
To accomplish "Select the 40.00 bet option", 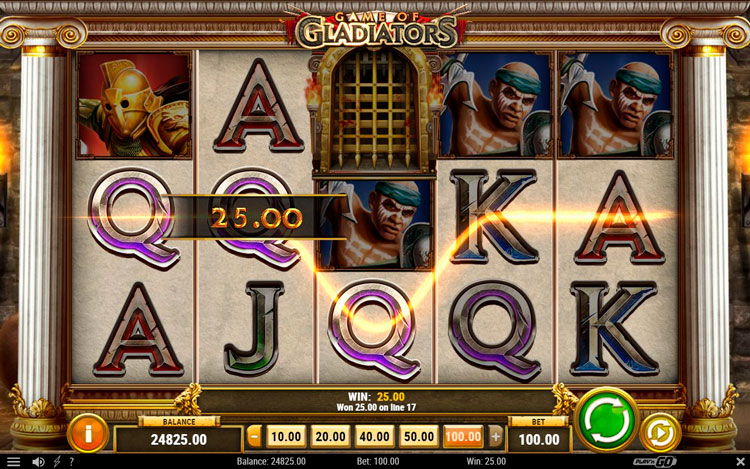I will 375,436.
